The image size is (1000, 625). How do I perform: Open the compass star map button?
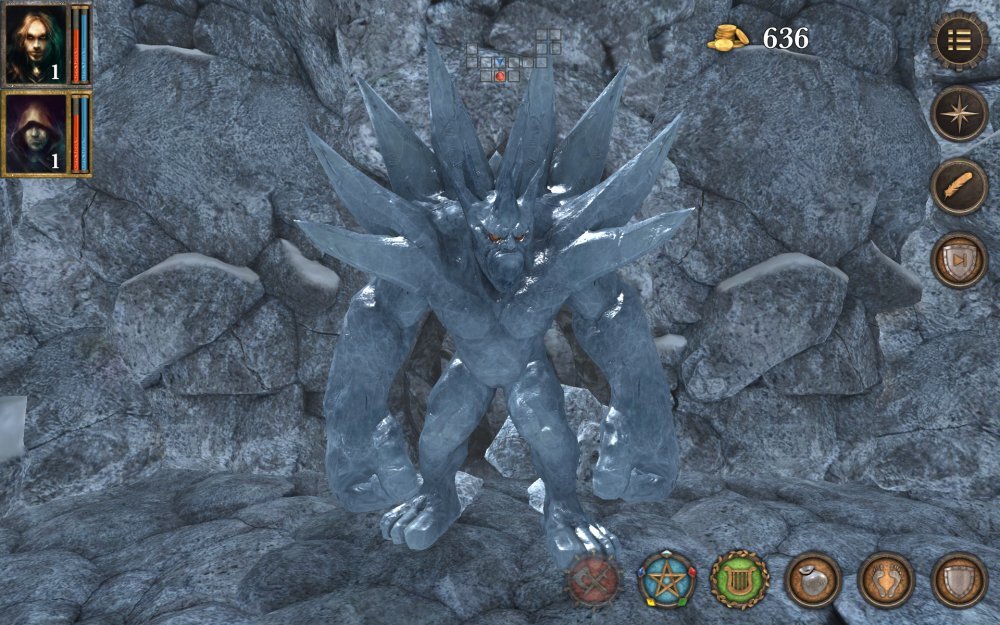pos(959,113)
